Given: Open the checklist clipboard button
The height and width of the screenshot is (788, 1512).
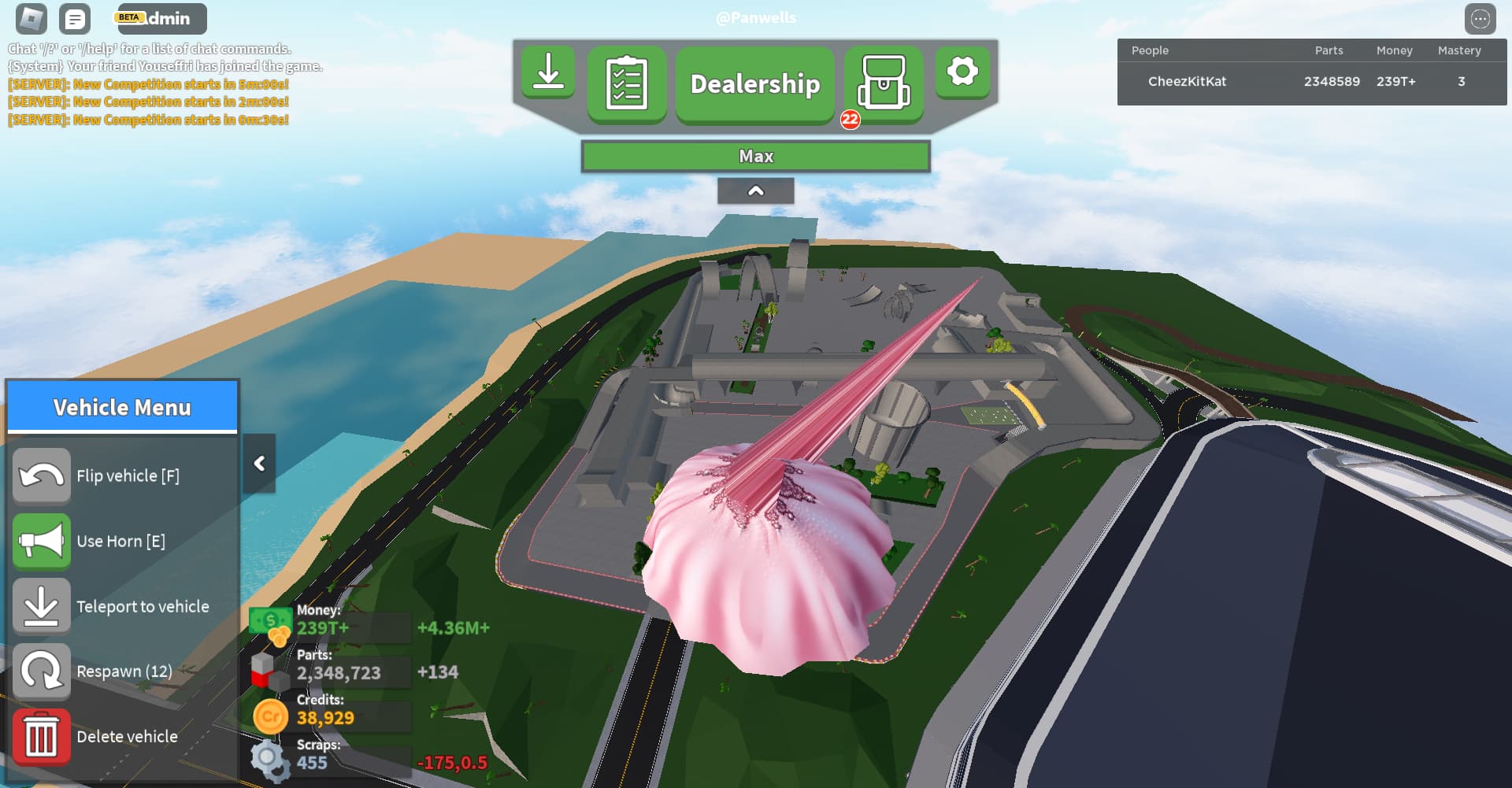Looking at the screenshot, I should (627, 83).
